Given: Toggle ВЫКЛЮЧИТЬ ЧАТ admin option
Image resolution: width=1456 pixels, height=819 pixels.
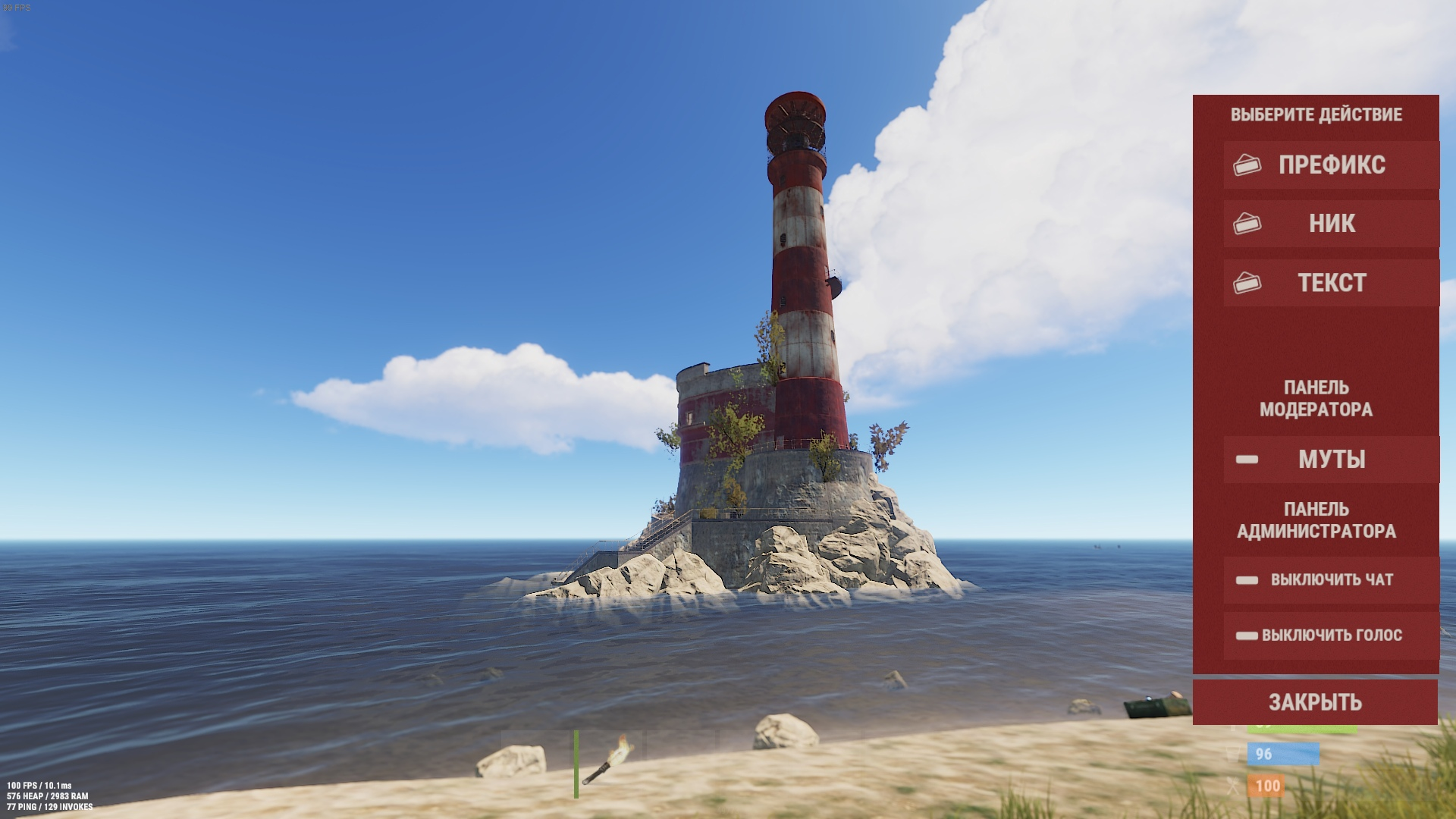Looking at the screenshot, I should (x=1331, y=580).
